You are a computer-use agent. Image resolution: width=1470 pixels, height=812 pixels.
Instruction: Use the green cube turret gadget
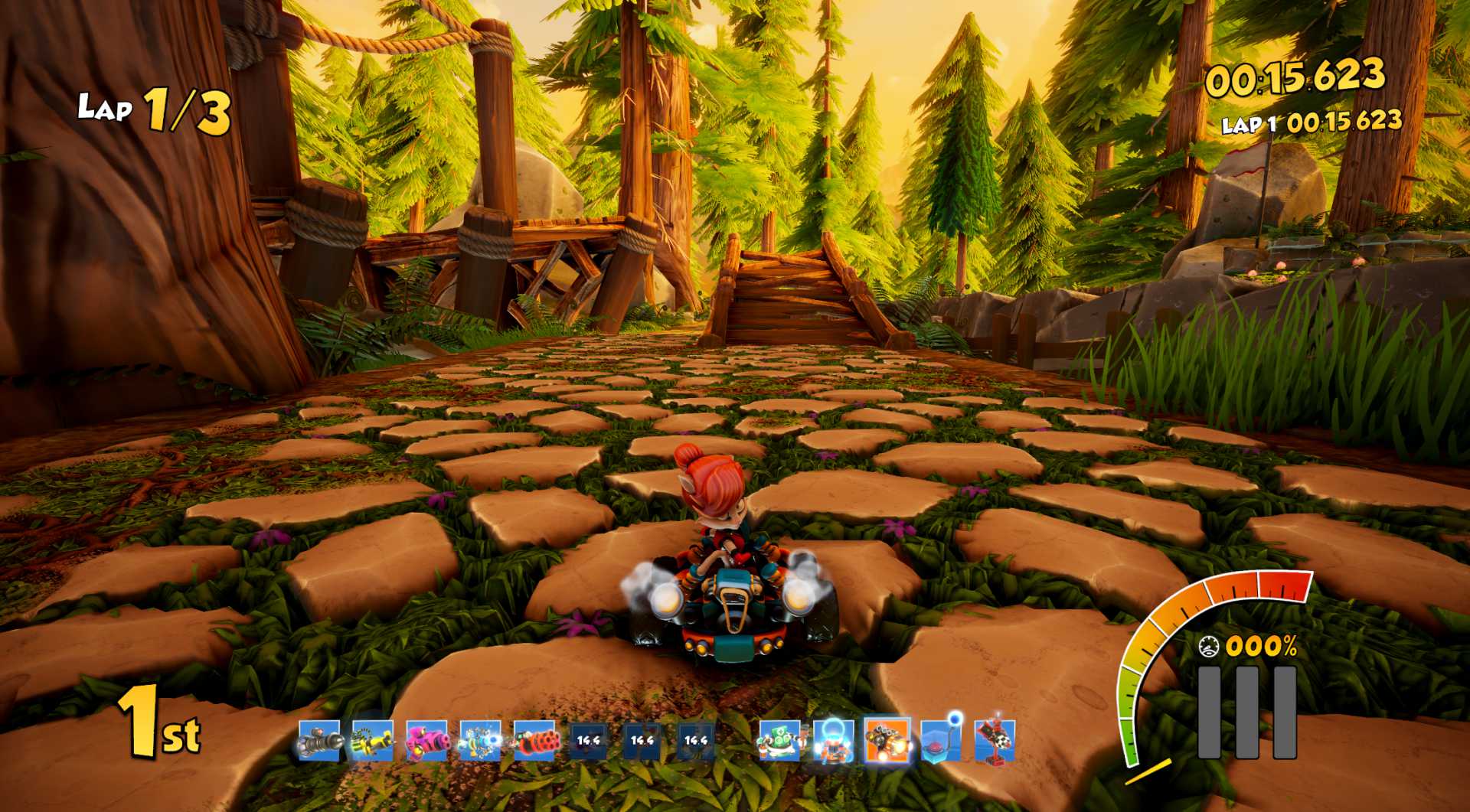tap(779, 740)
